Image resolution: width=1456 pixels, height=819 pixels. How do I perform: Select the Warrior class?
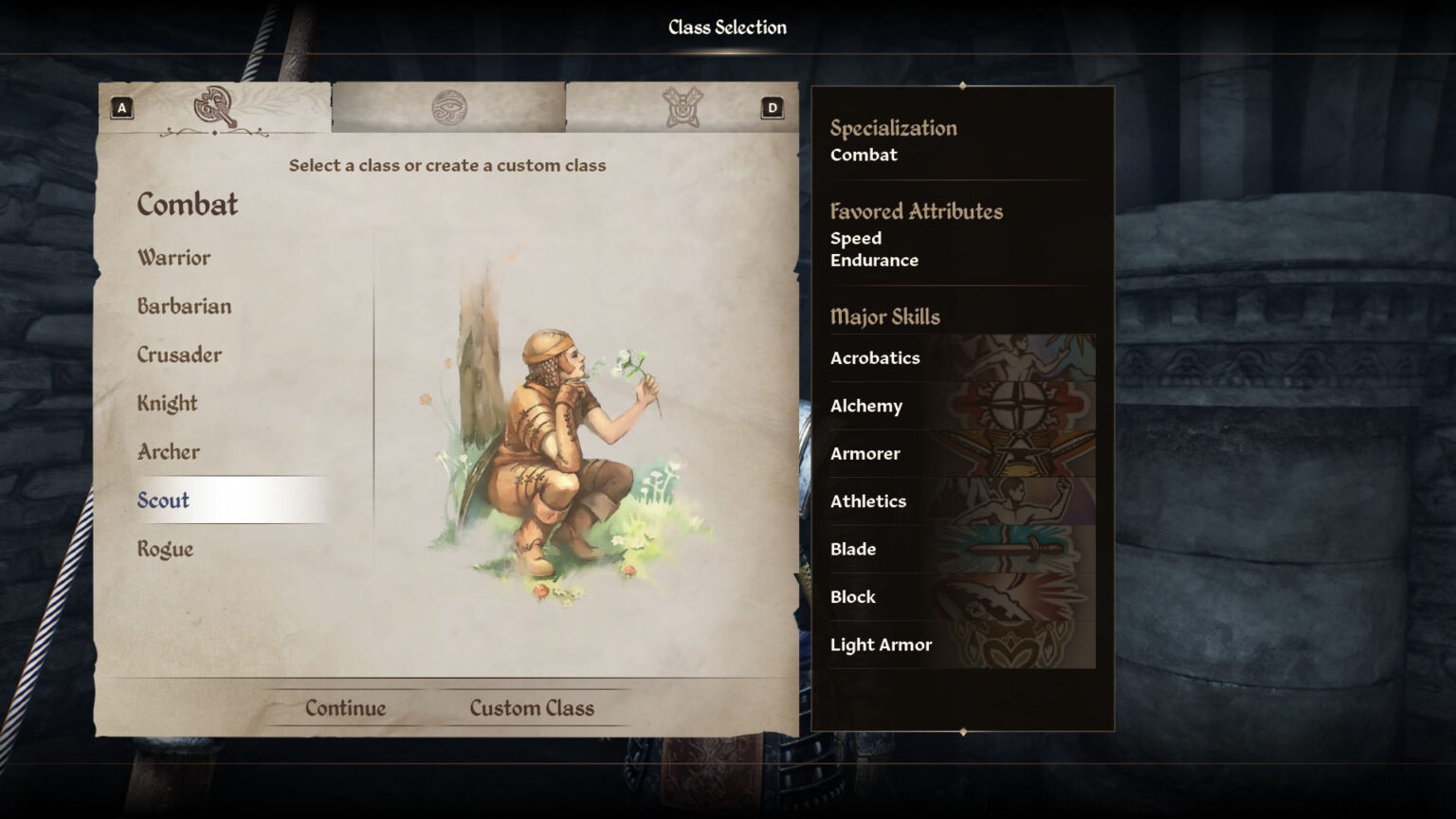(x=174, y=258)
